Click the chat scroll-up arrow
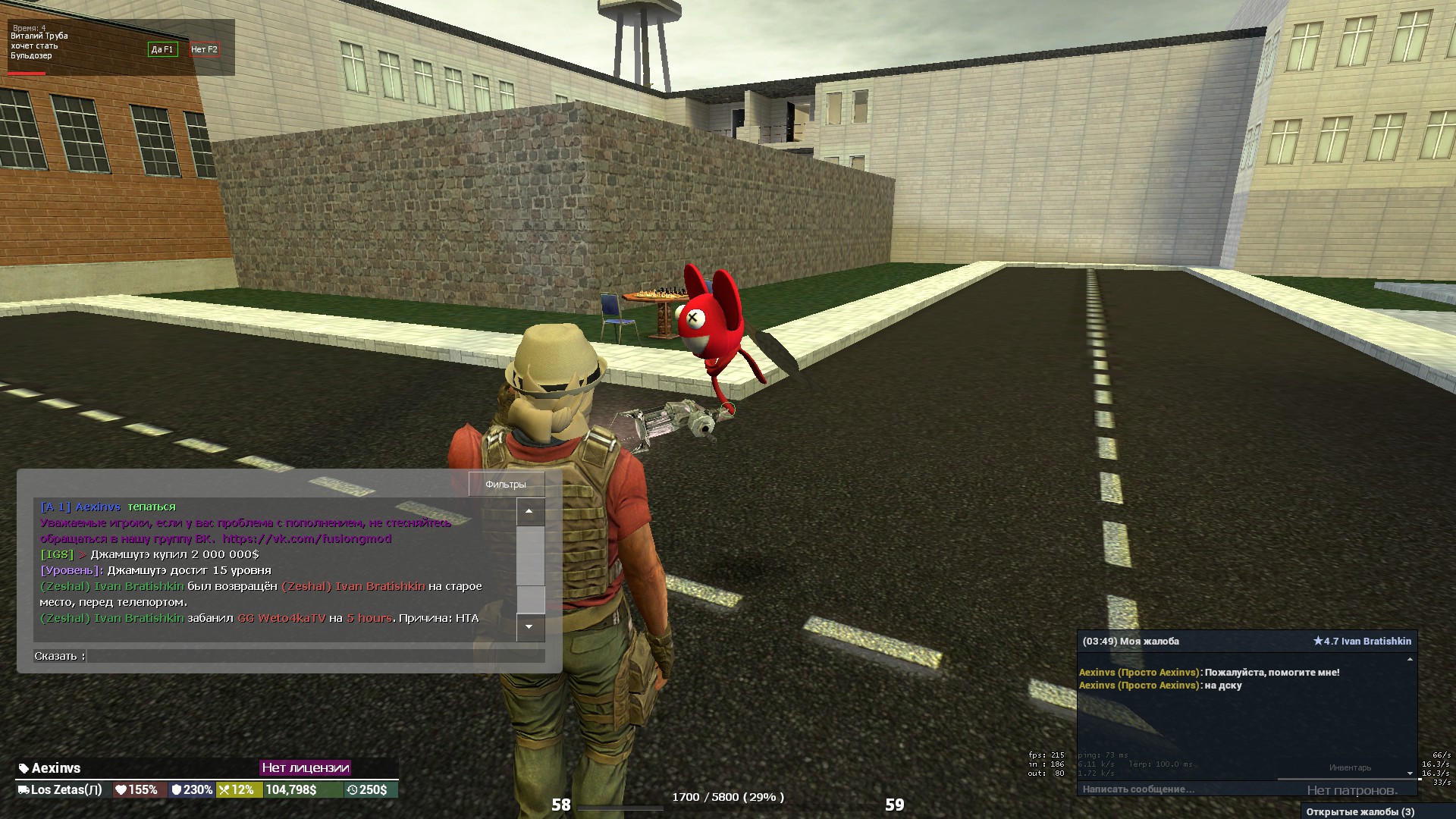 529,512
